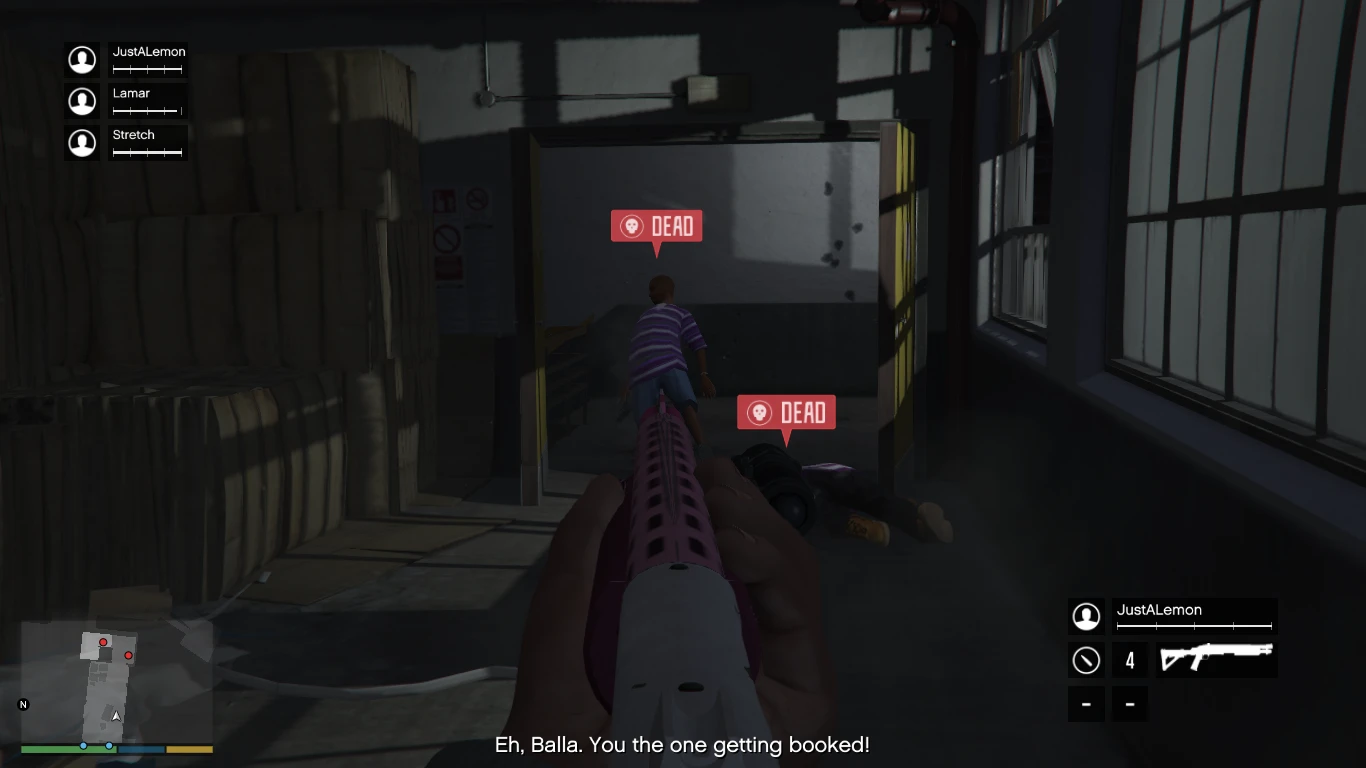Click the upper DEAD label tag
Image resolution: width=1366 pixels, height=768 pixels.
pos(673,226)
